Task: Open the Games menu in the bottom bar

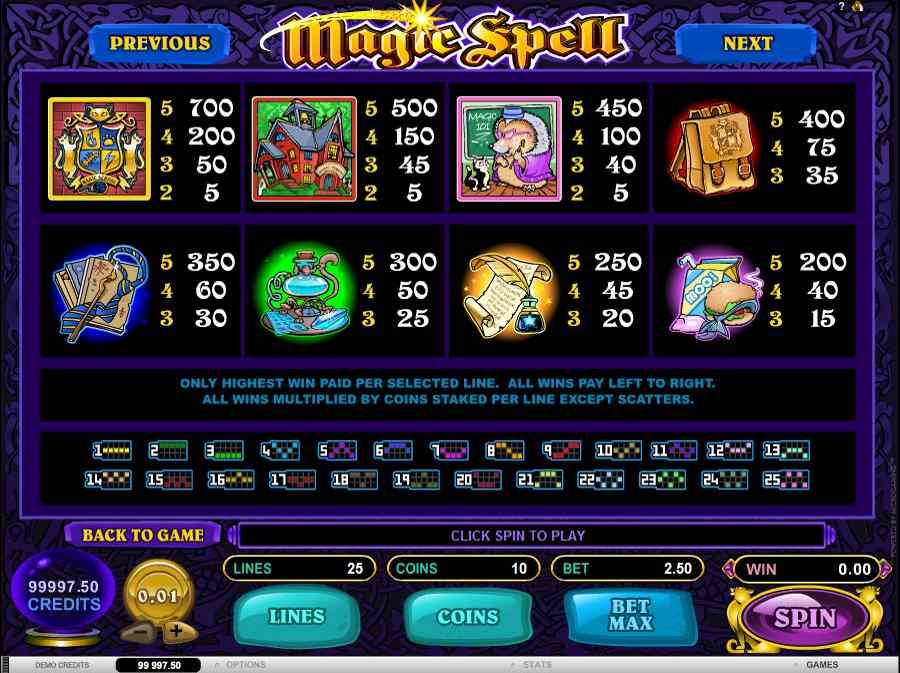Action: tap(821, 664)
